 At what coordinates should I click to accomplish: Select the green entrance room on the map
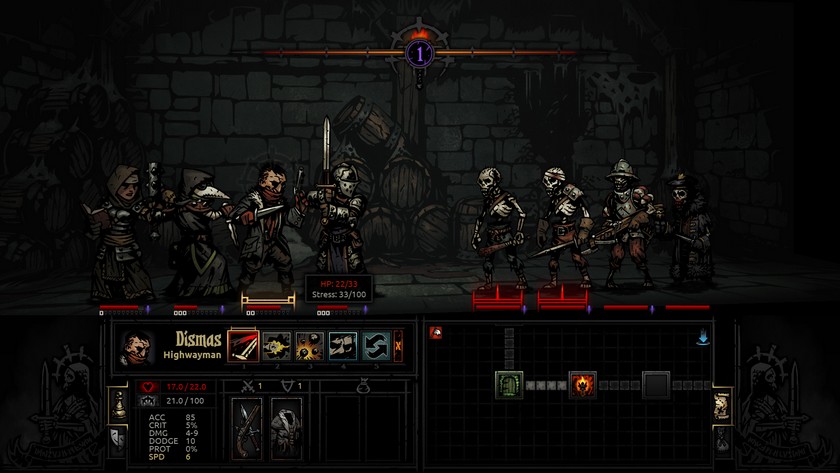[509, 384]
